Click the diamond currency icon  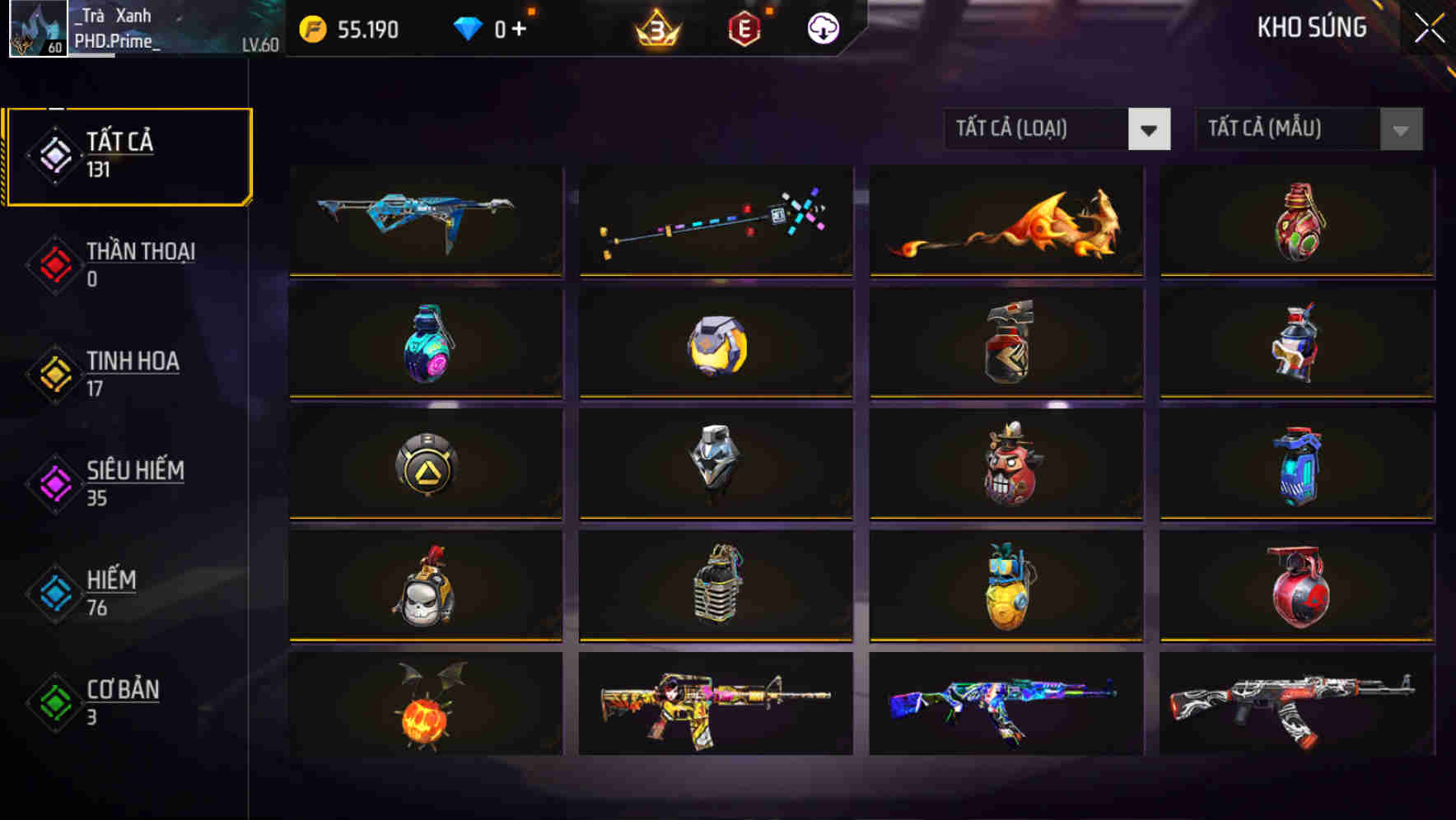coord(469,29)
